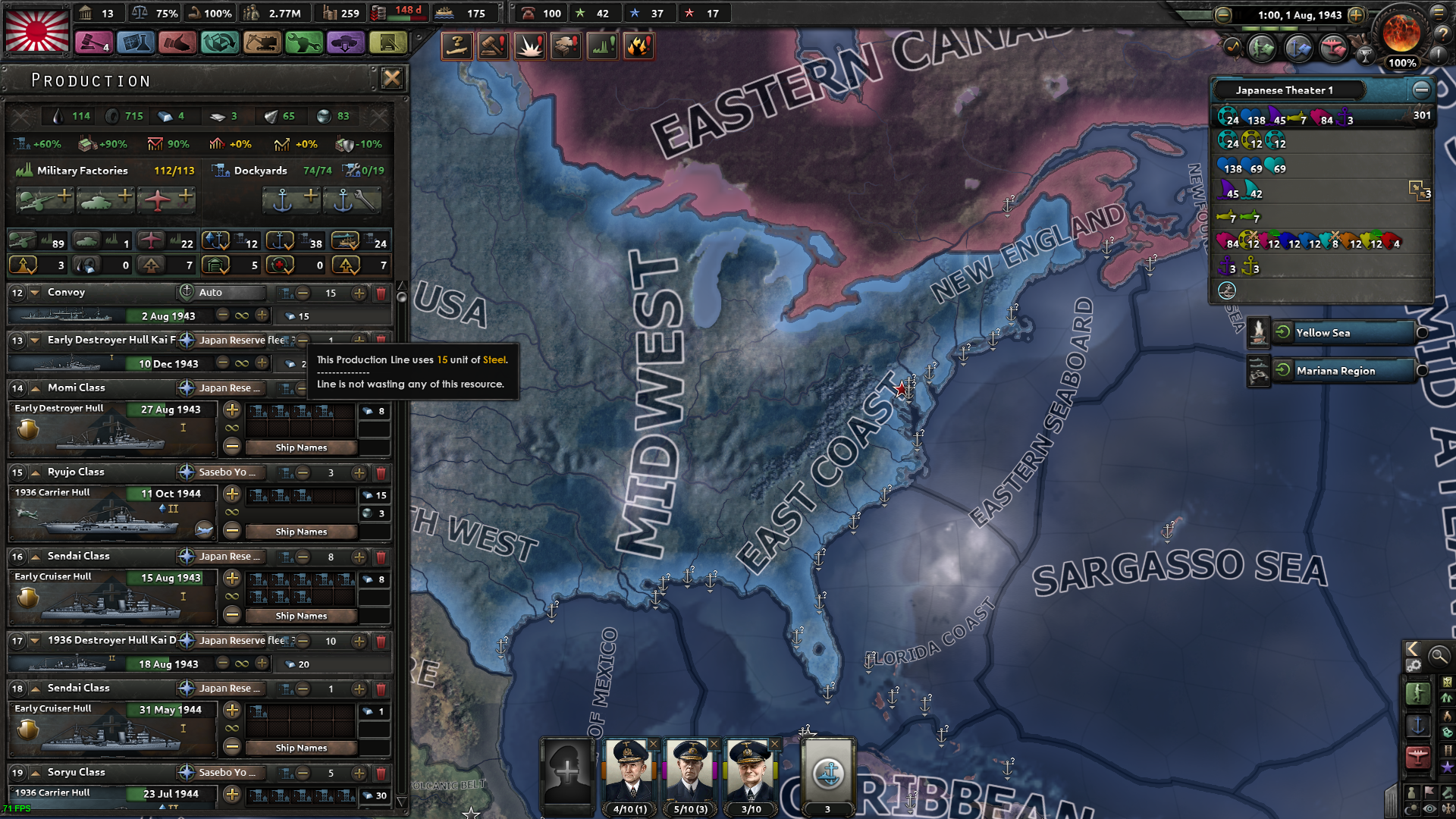Select the dockyard repair wrench icon
The width and height of the screenshot is (1456, 819).
pos(352,201)
